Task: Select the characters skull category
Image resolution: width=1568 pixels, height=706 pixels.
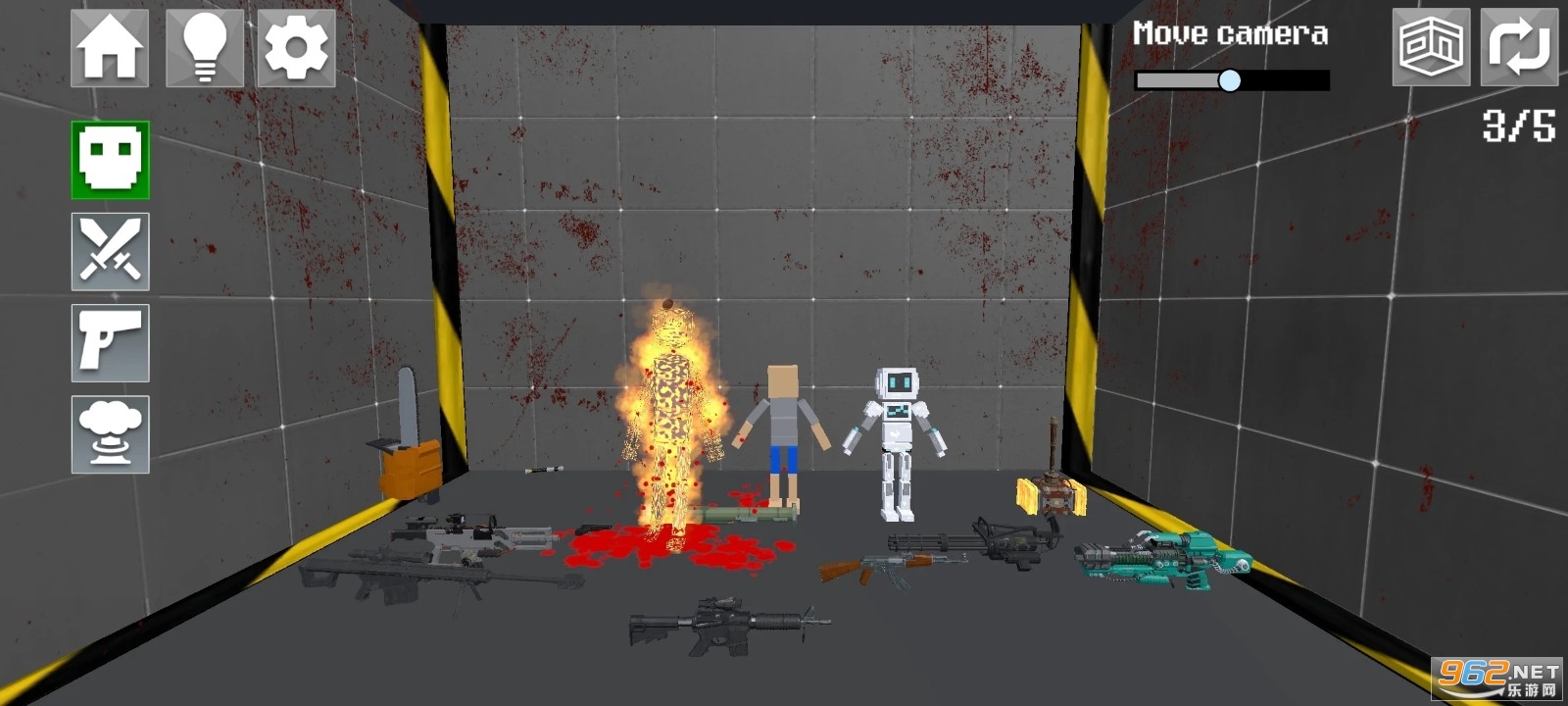Action: point(109,160)
